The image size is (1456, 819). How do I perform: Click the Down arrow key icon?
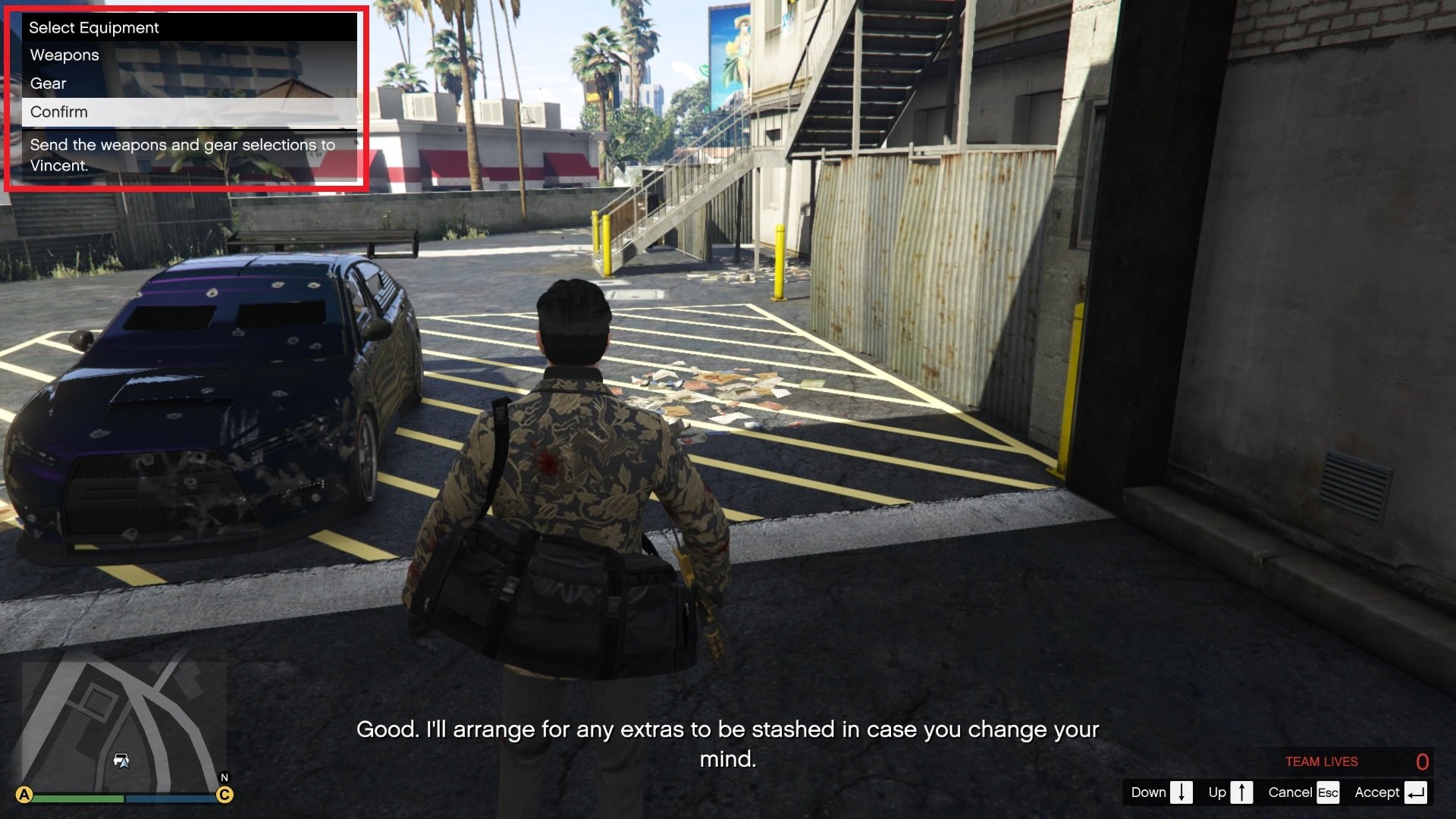1181,792
